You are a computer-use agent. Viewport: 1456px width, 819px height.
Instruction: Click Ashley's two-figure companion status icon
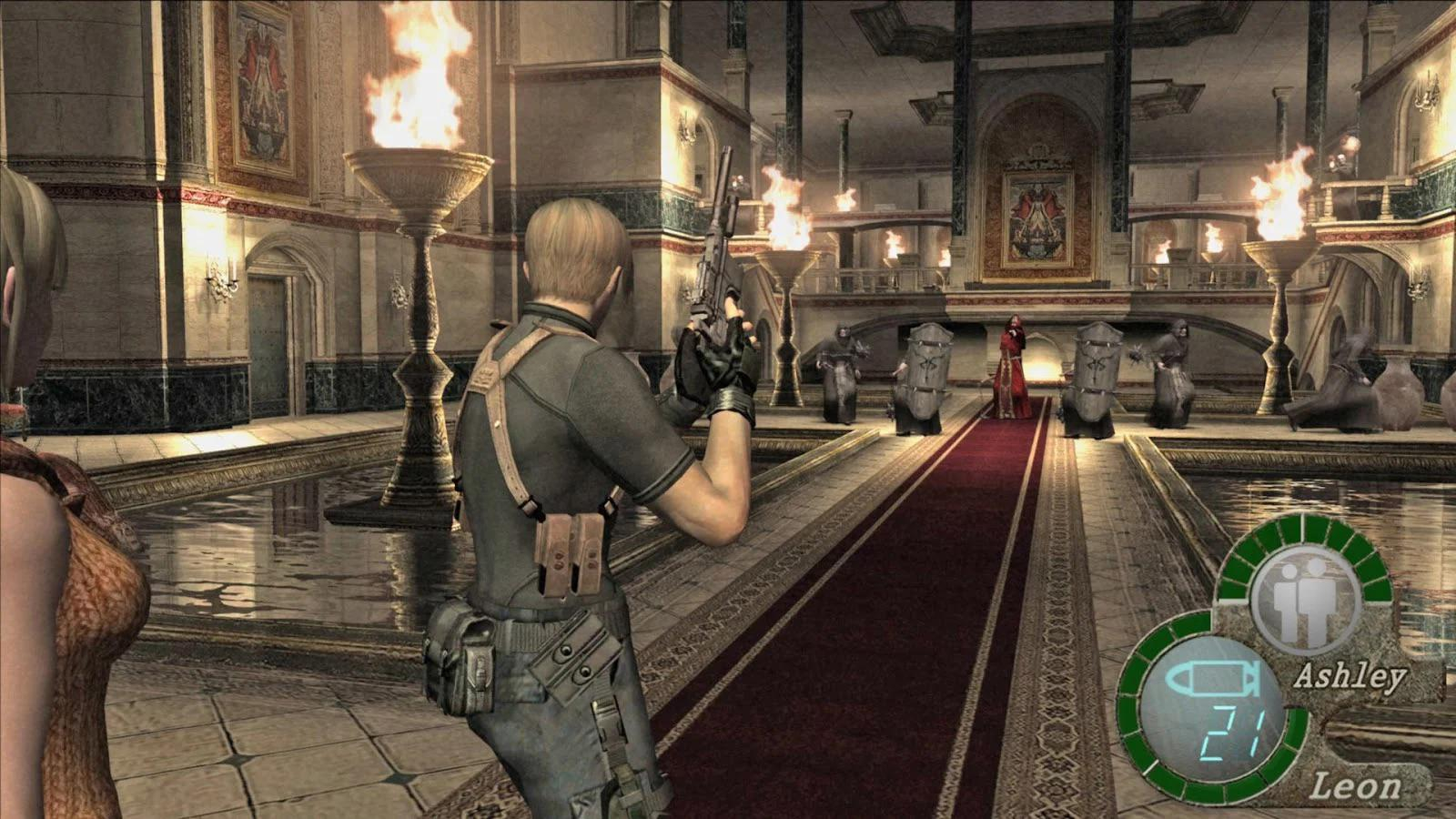click(x=1307, y=602)
